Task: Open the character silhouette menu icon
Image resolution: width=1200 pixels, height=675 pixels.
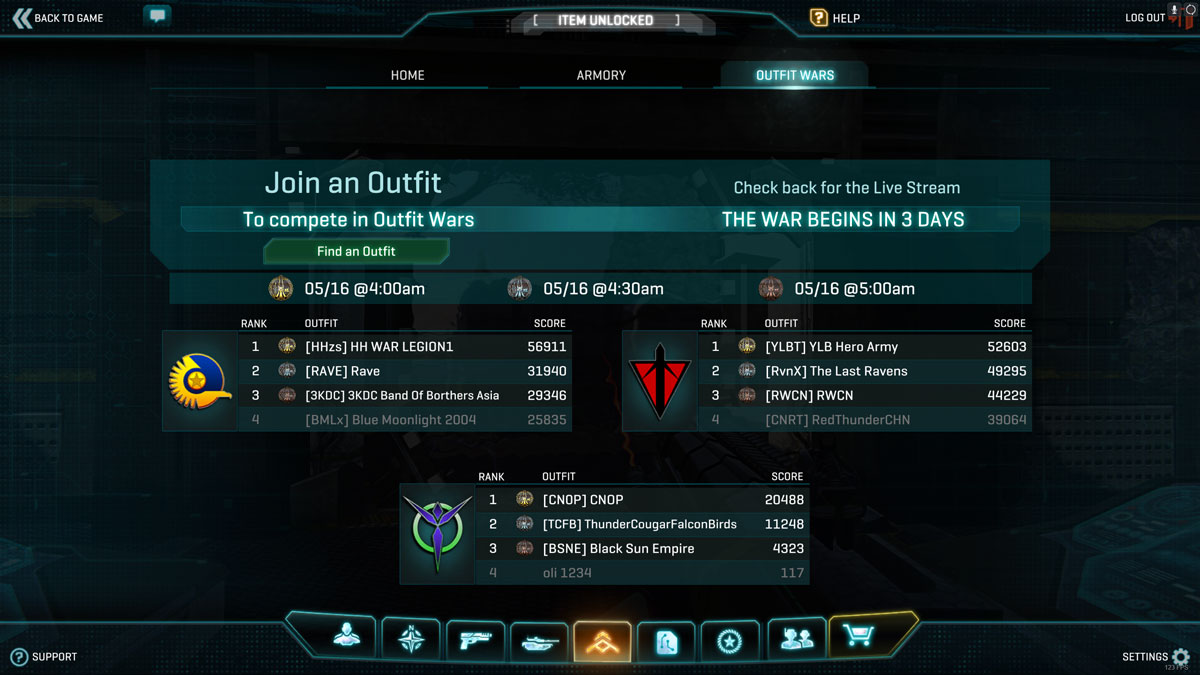Action: coord(347,637)
